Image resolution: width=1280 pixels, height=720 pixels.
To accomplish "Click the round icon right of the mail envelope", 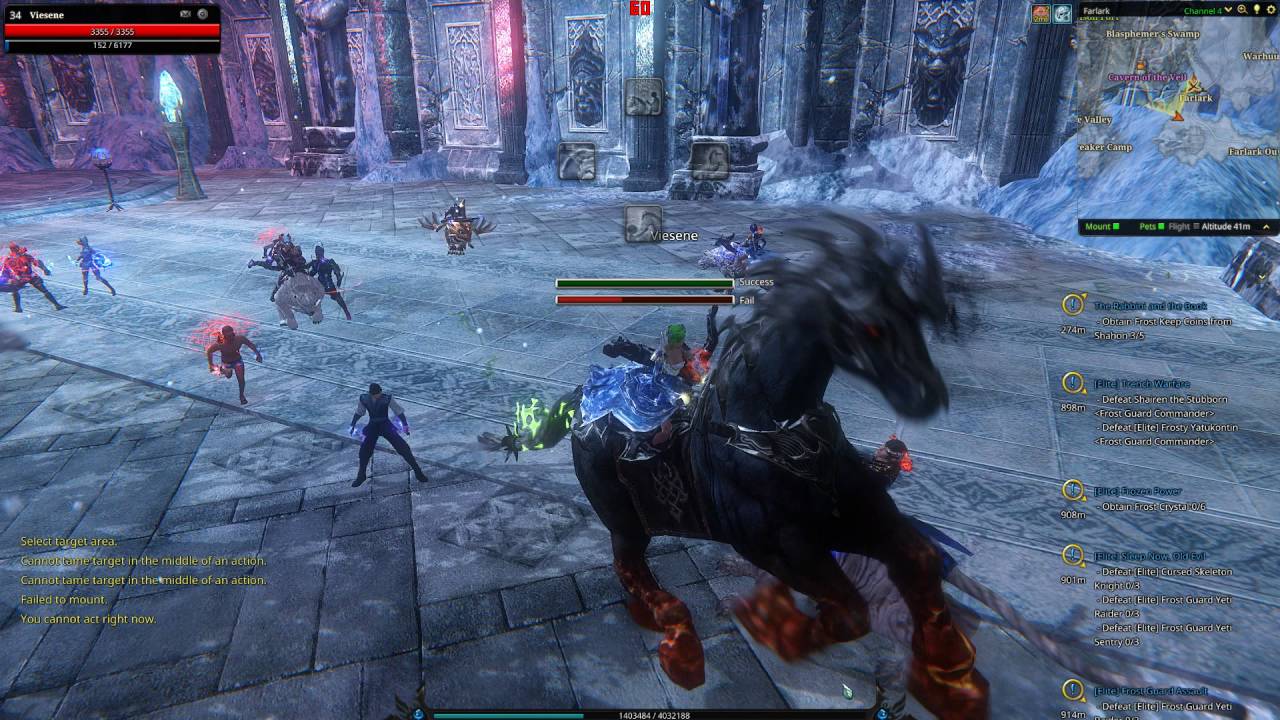I will [x=203, y=14].
